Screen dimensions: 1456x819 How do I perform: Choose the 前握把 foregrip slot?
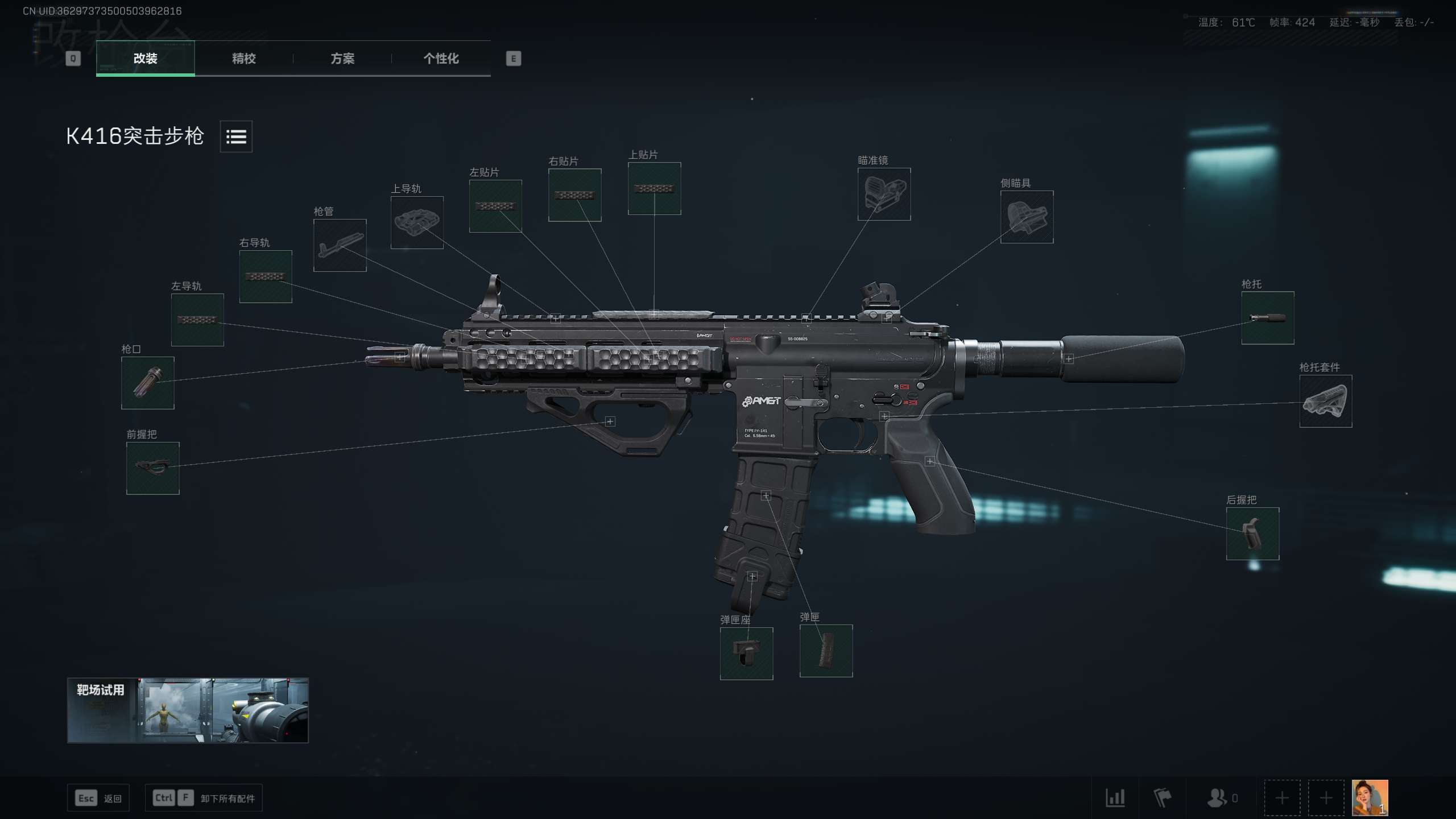(152, 468)
